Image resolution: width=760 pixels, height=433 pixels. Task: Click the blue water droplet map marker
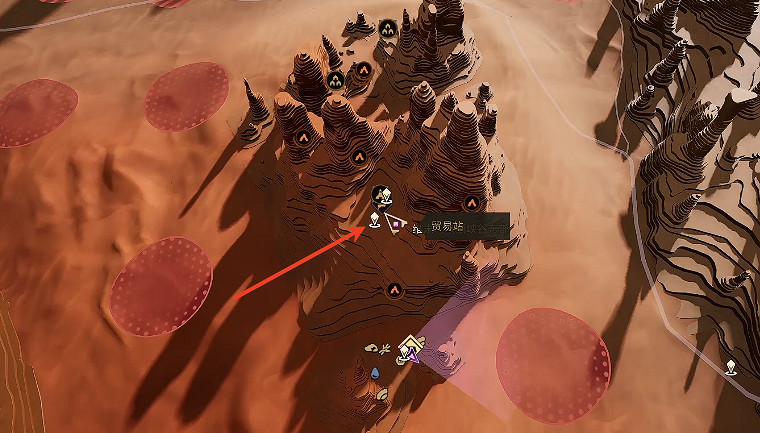(x=375, y=373)
